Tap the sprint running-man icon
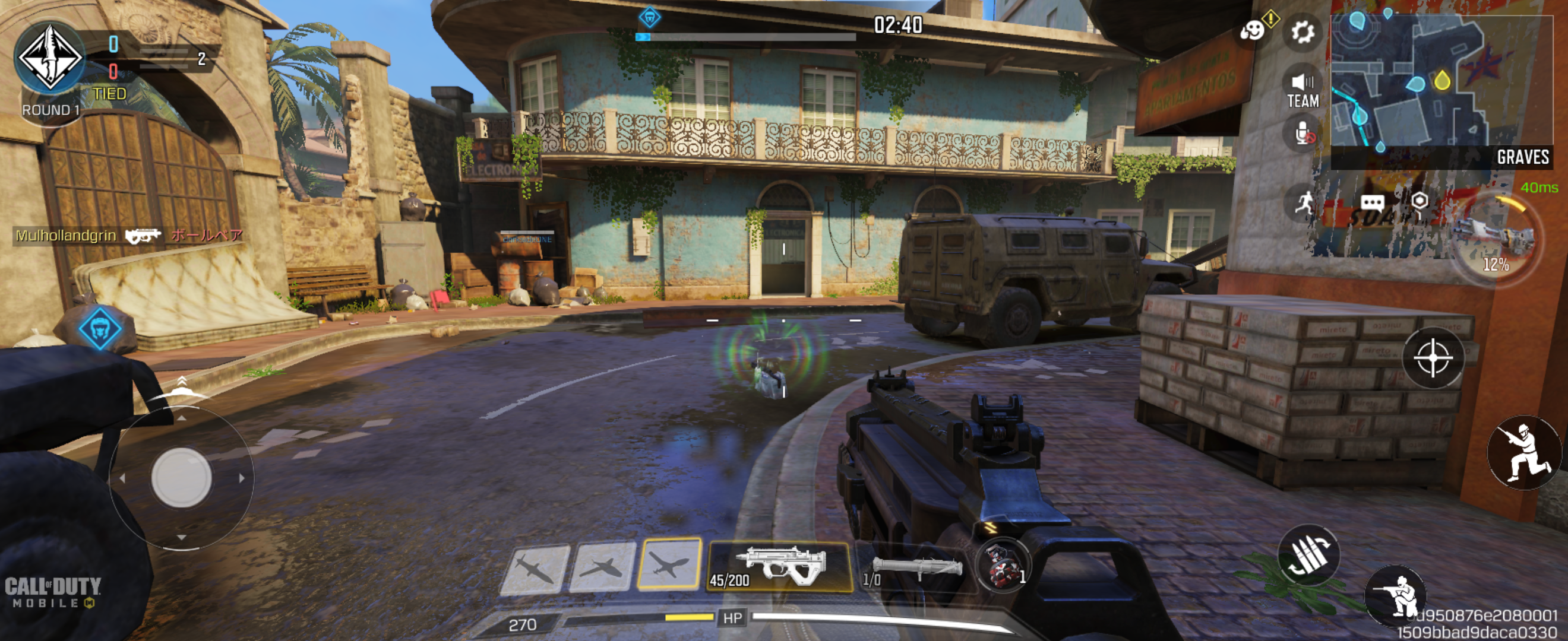 (x=1303, y=203)
